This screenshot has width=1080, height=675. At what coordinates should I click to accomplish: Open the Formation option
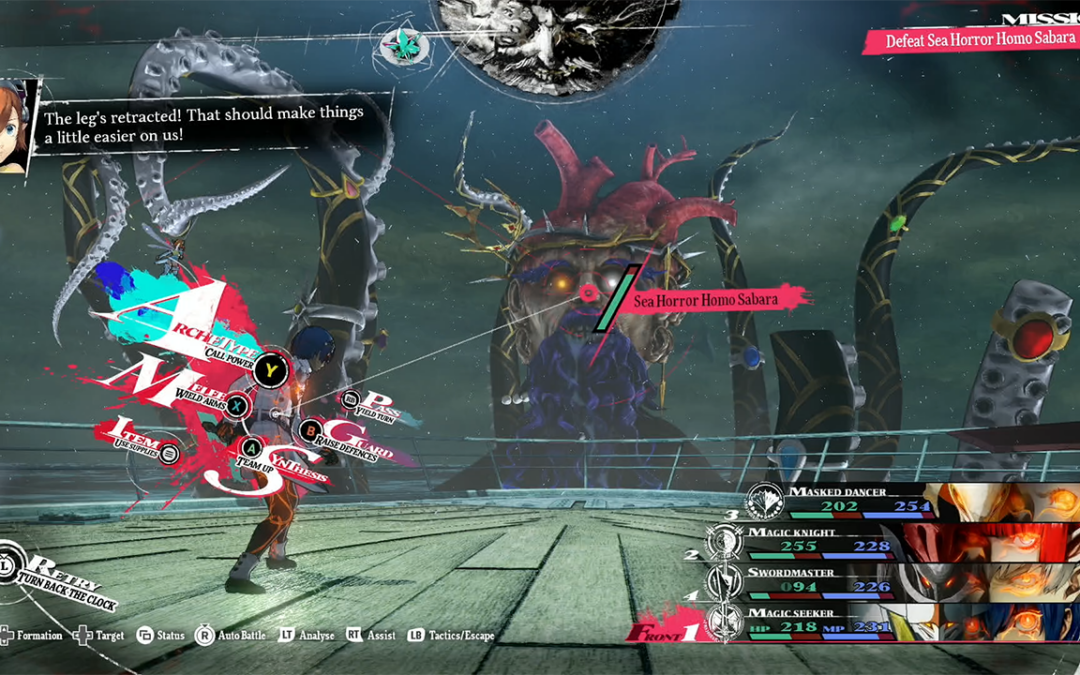pos(30,635)
